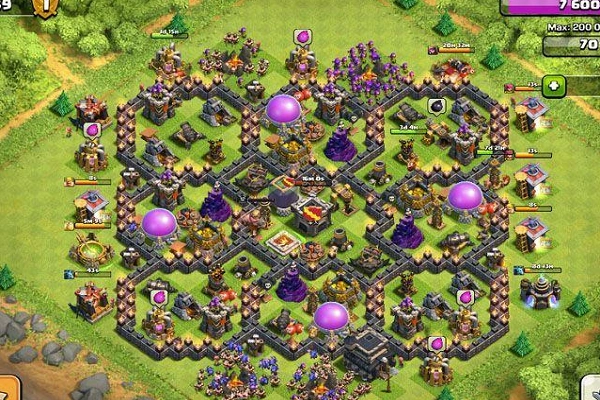Screen dimensions: 600x400
Task: Tap the green plus button to add gems
Action: pyautogui.click(x=554, y=86)
